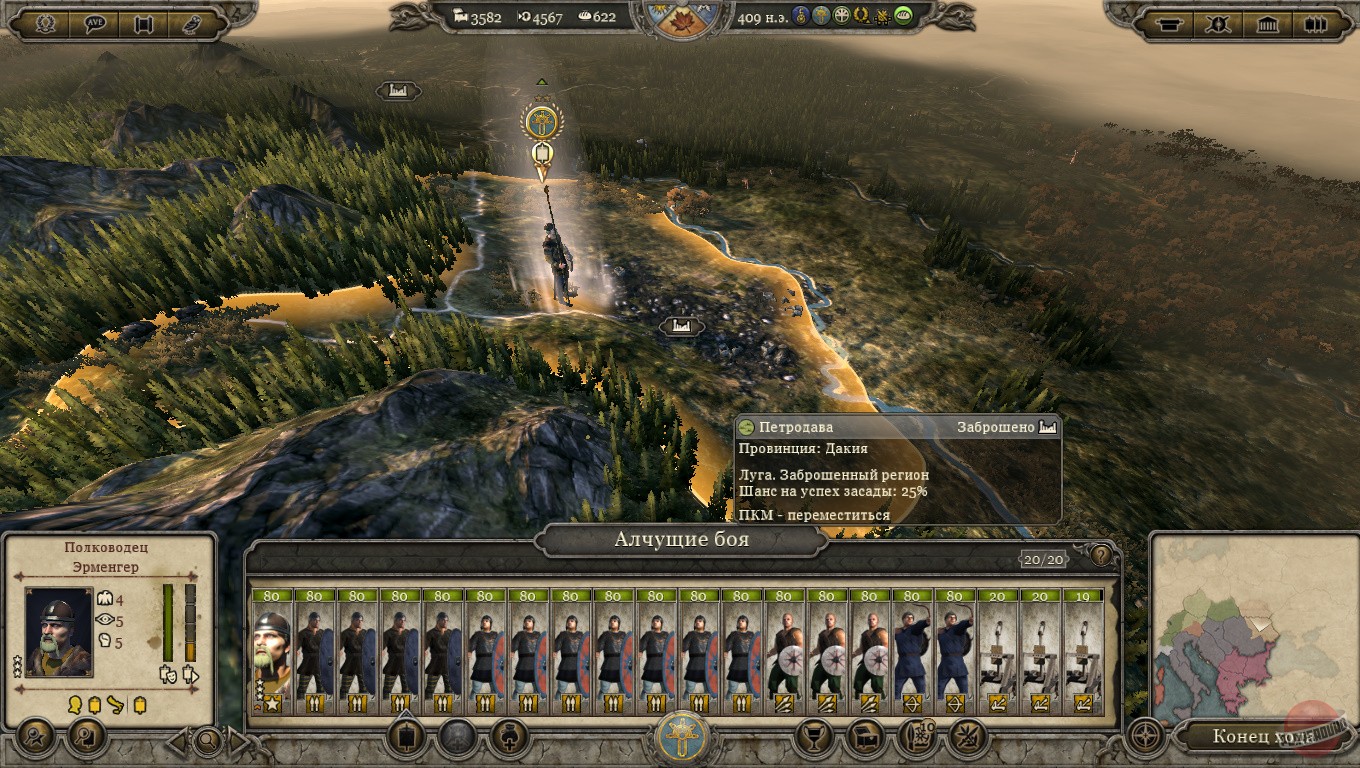Open the treasure chest finance button
This screenshot has height=768, width=1360.
(x=866, y=738)
